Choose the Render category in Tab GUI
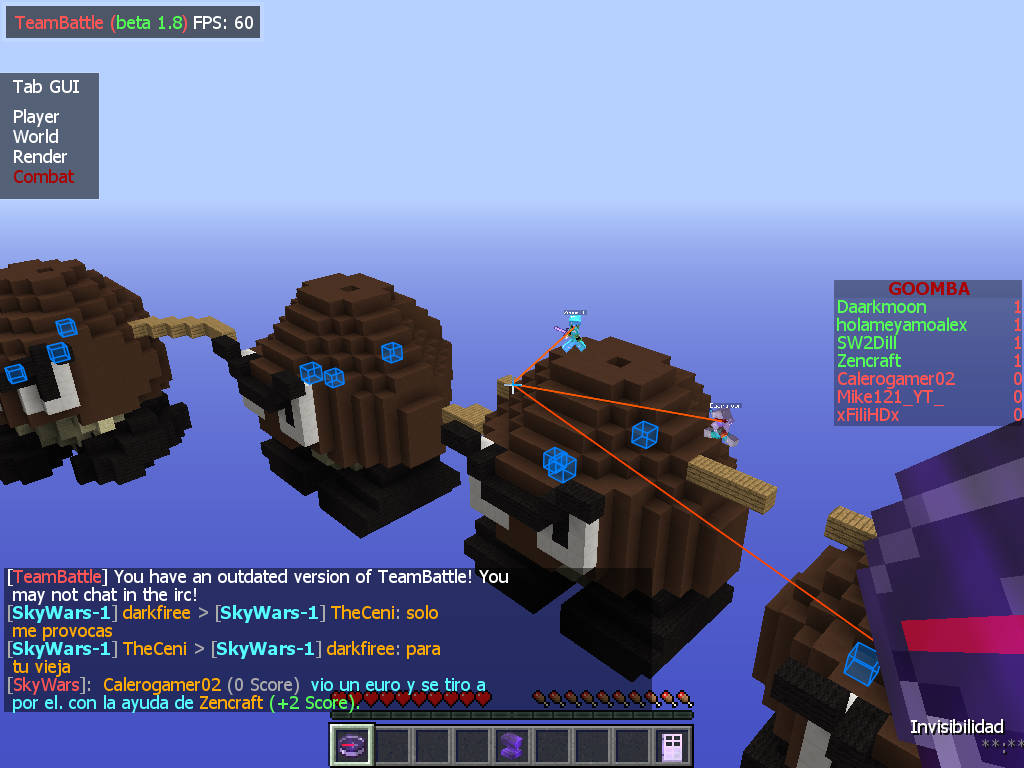 pyautogui.click(x=40, y=157)
